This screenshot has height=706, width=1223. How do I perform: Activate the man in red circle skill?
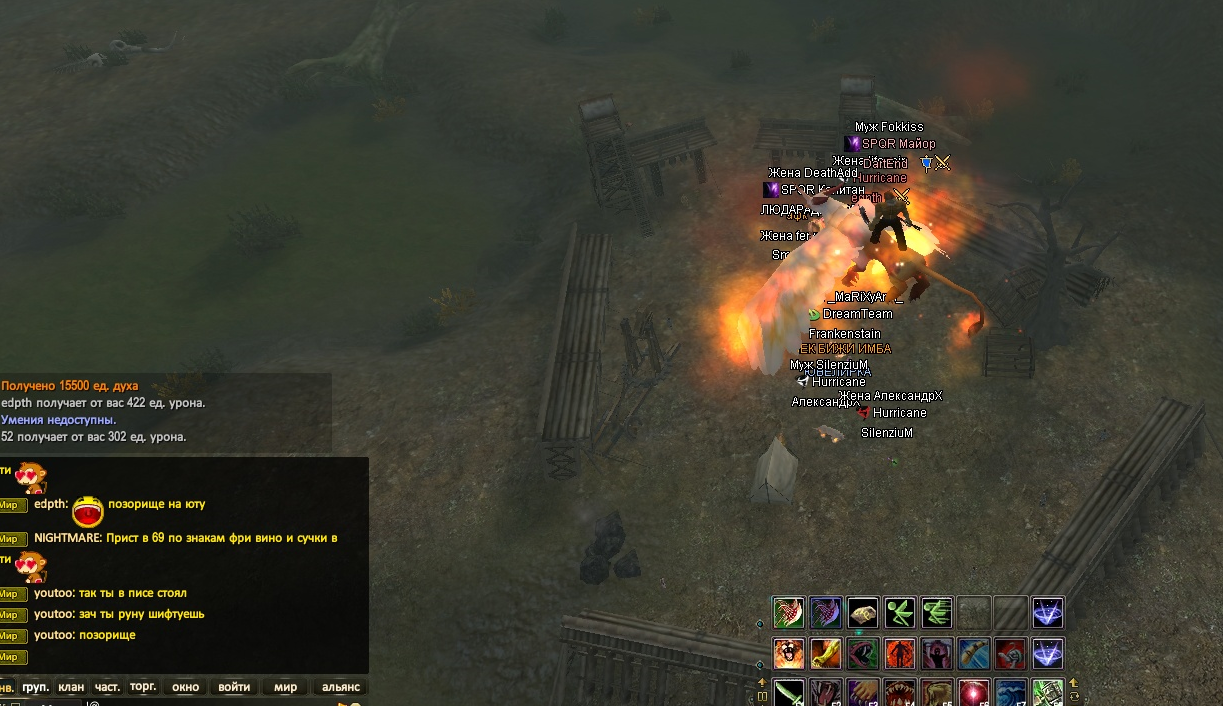click(x=900, y=654)
